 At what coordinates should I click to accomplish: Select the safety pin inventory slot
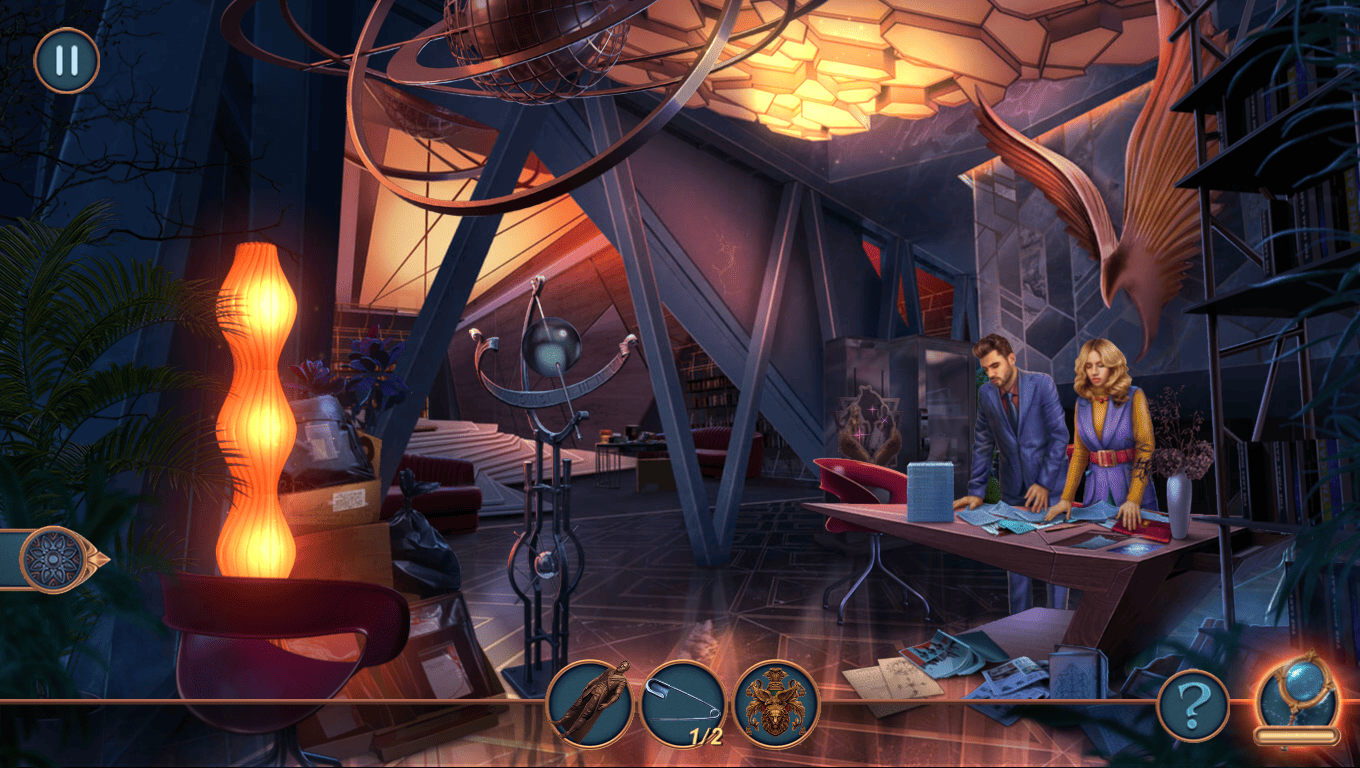pyautogui.click(x=683, y=704)
